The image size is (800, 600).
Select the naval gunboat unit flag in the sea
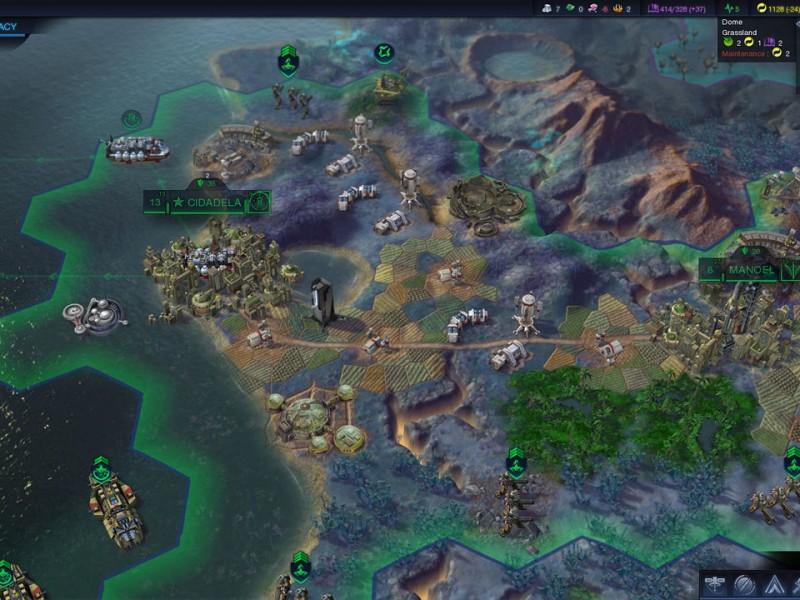pyautogui.click(x=101, y=467)
